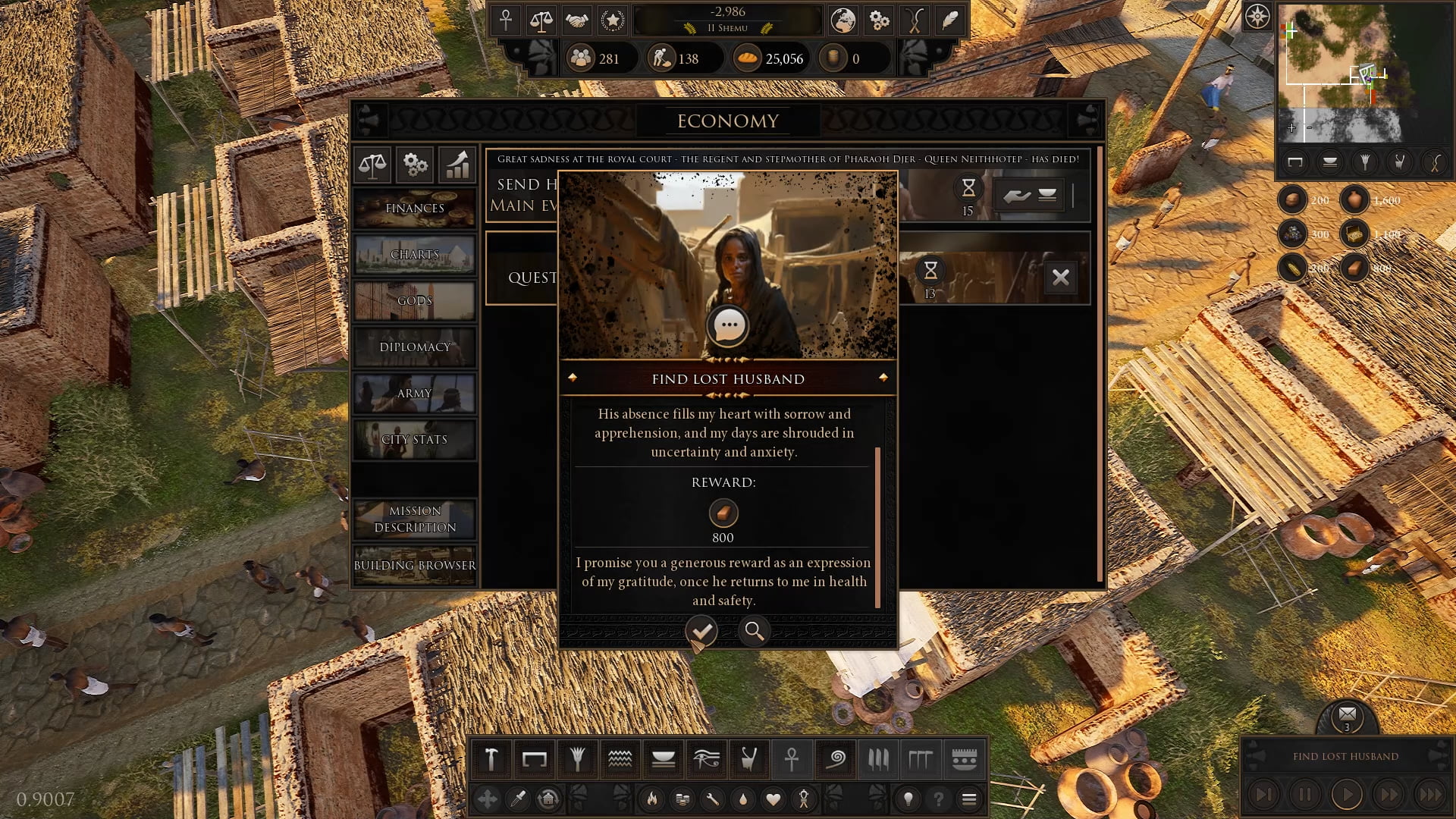Open the Gods section
The image size is (1456, 819).
[x=415, y=300]
